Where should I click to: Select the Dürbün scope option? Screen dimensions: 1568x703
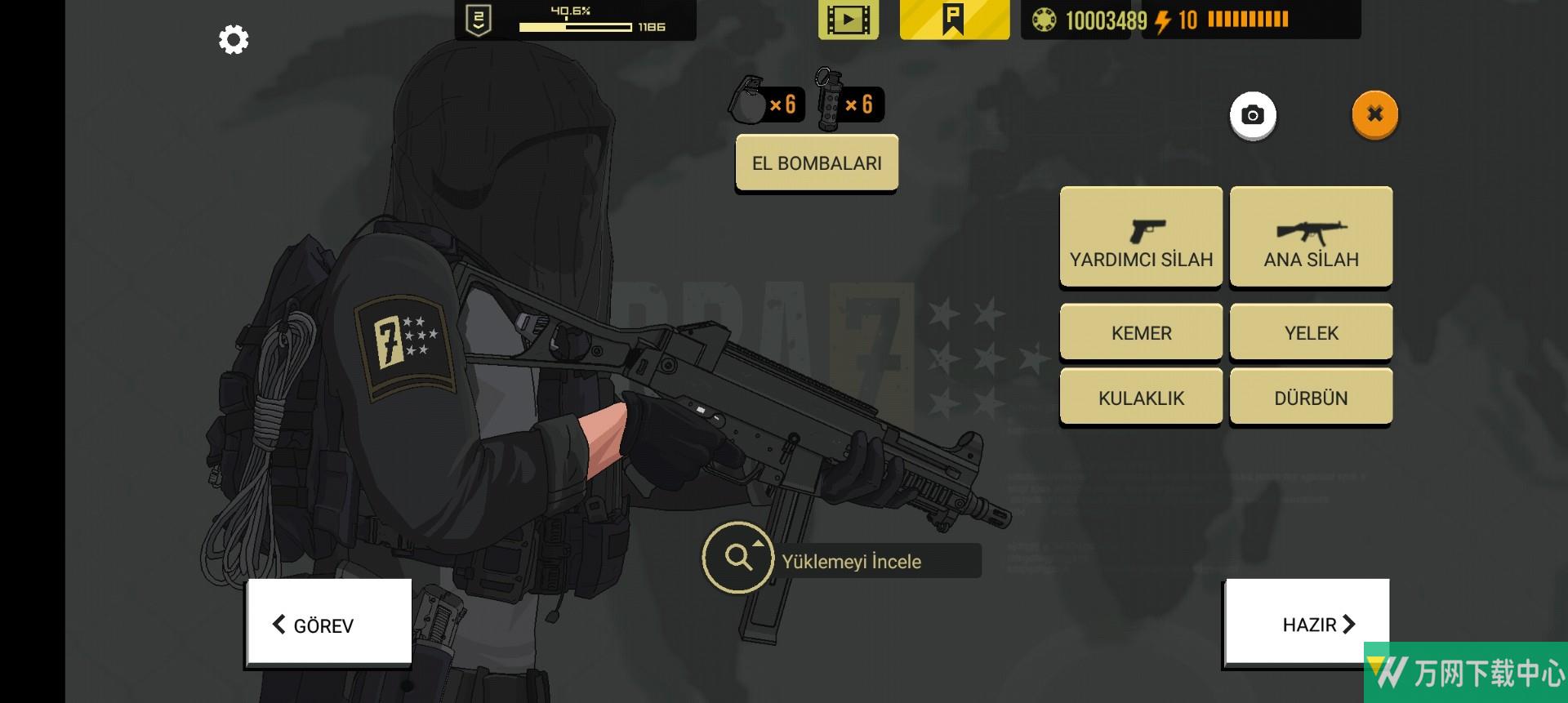click(1311, 398)
